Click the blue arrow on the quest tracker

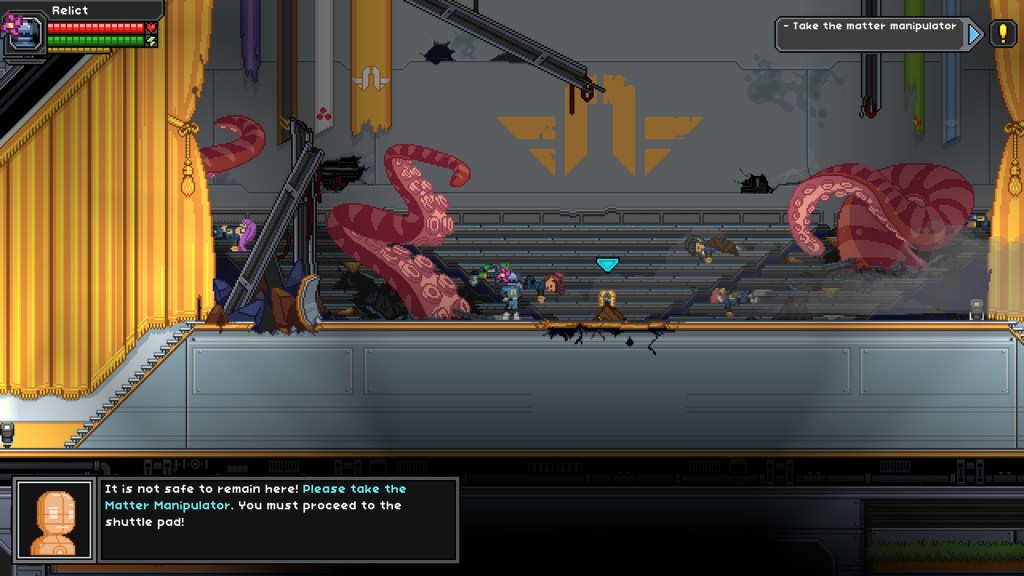(x=975, y=35)
